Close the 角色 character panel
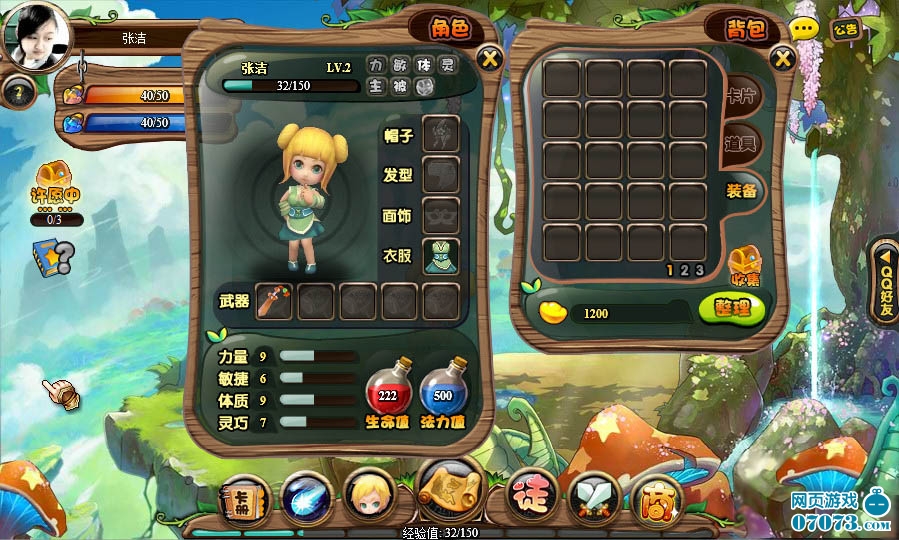The image size is (899, 540). (489, 58)
